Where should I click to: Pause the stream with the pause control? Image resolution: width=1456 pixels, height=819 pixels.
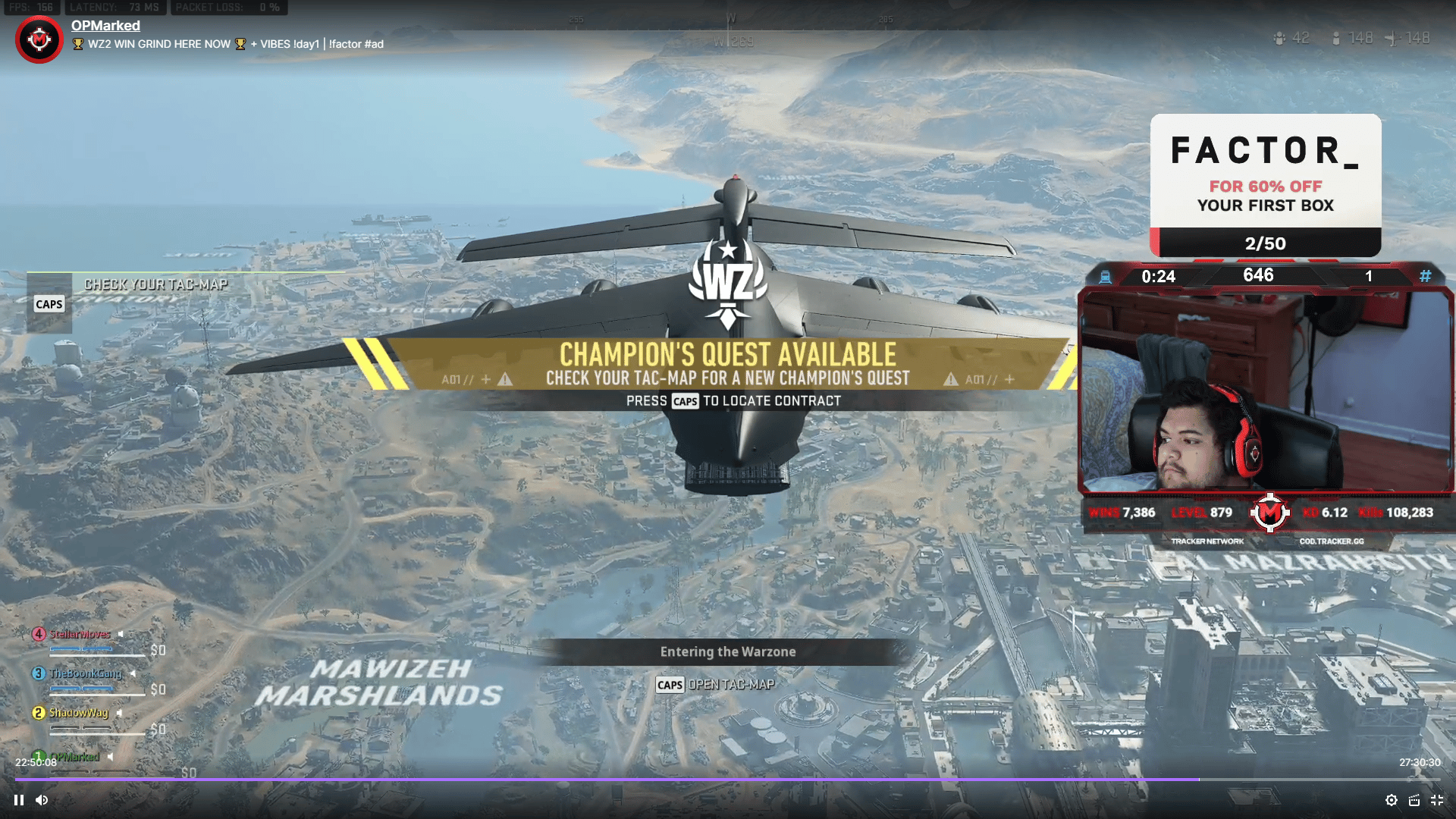[18, 799]
